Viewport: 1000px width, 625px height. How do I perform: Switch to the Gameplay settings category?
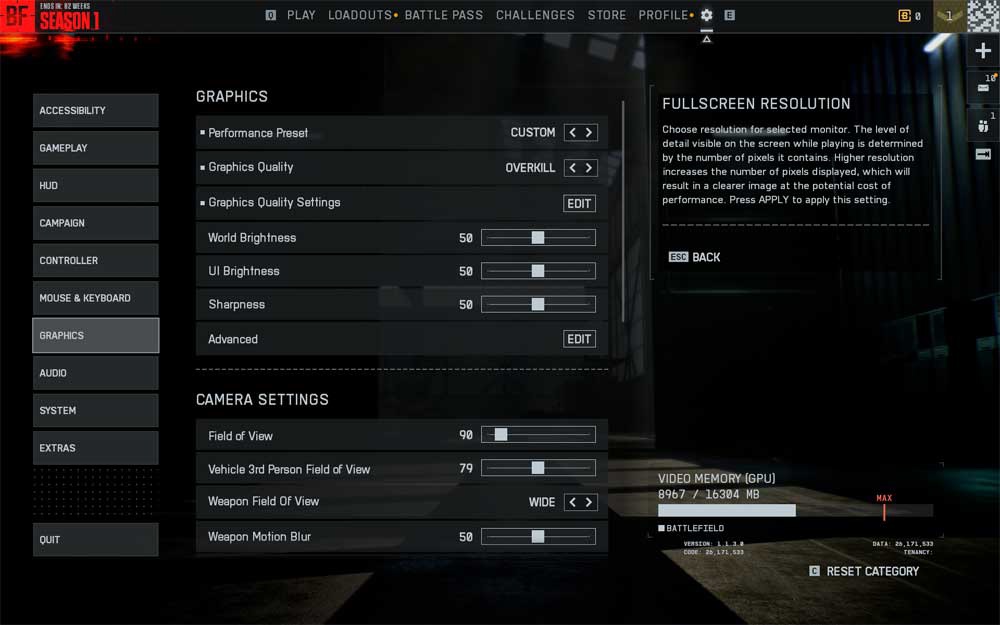tap(95, 148)
